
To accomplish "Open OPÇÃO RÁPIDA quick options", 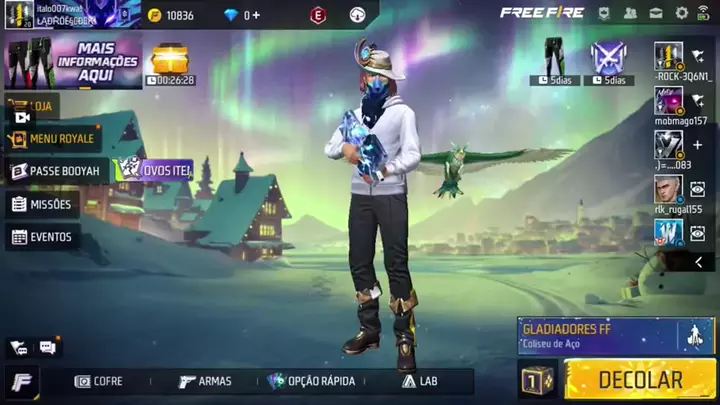I will coord(311,381).
